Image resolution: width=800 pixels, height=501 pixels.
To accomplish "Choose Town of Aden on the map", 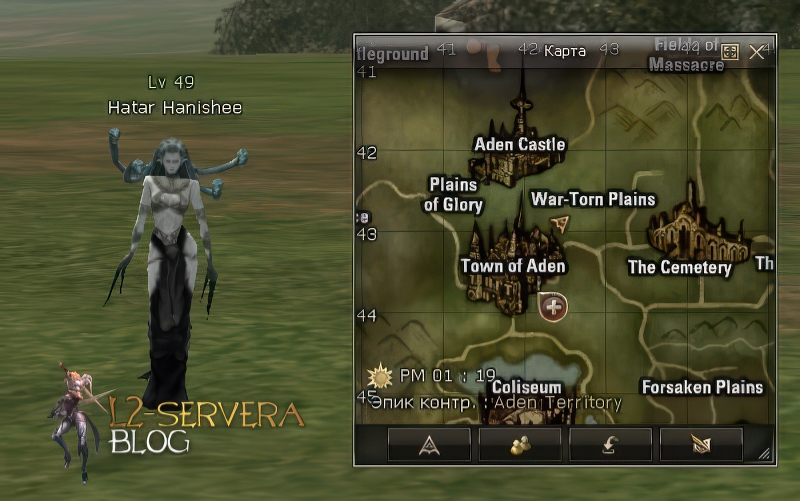I will click(x=513, y=266).
